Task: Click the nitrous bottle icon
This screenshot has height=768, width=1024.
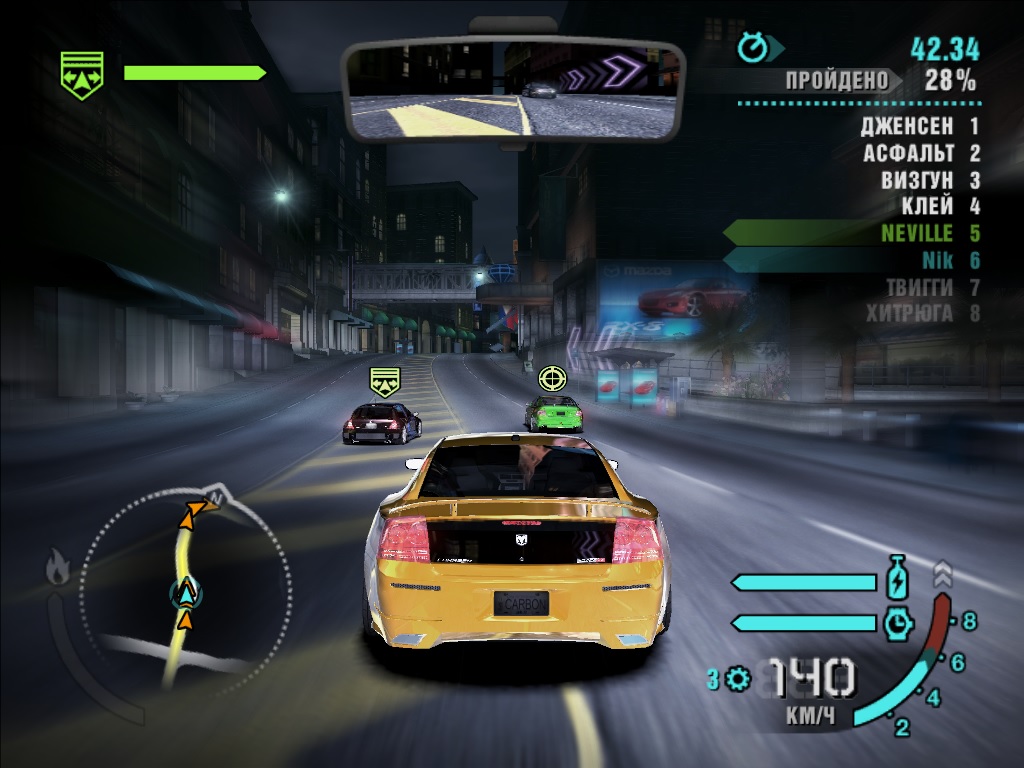Action: [x=896, y=580]
